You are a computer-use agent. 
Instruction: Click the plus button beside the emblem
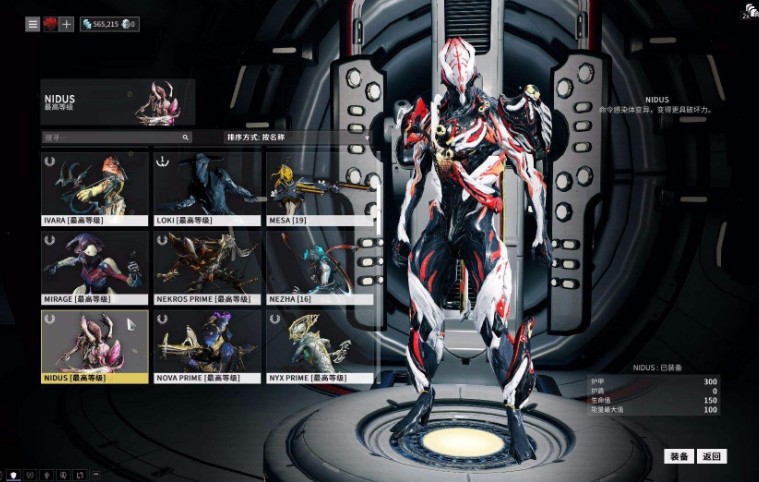(67, 23)
